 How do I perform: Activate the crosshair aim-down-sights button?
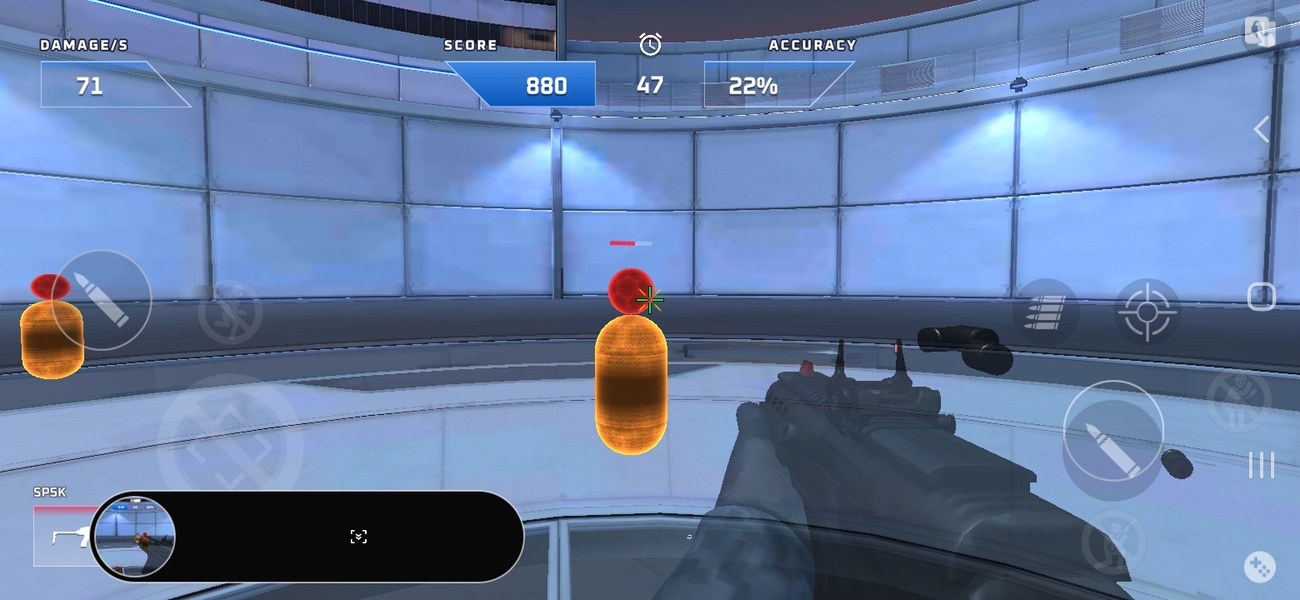coord(1147,312)
